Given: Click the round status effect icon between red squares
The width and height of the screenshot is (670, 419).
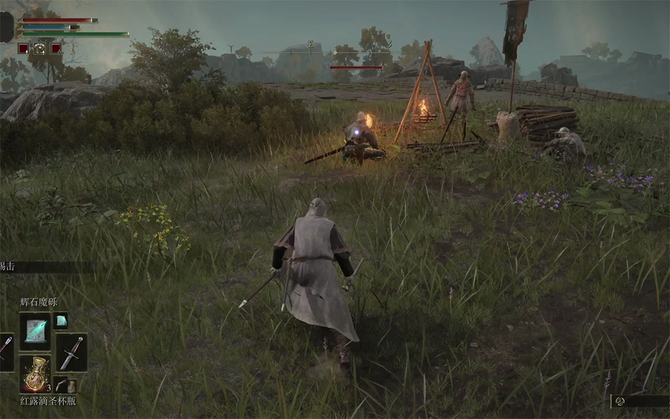Looking at the screenshot, I should (40, 47).
